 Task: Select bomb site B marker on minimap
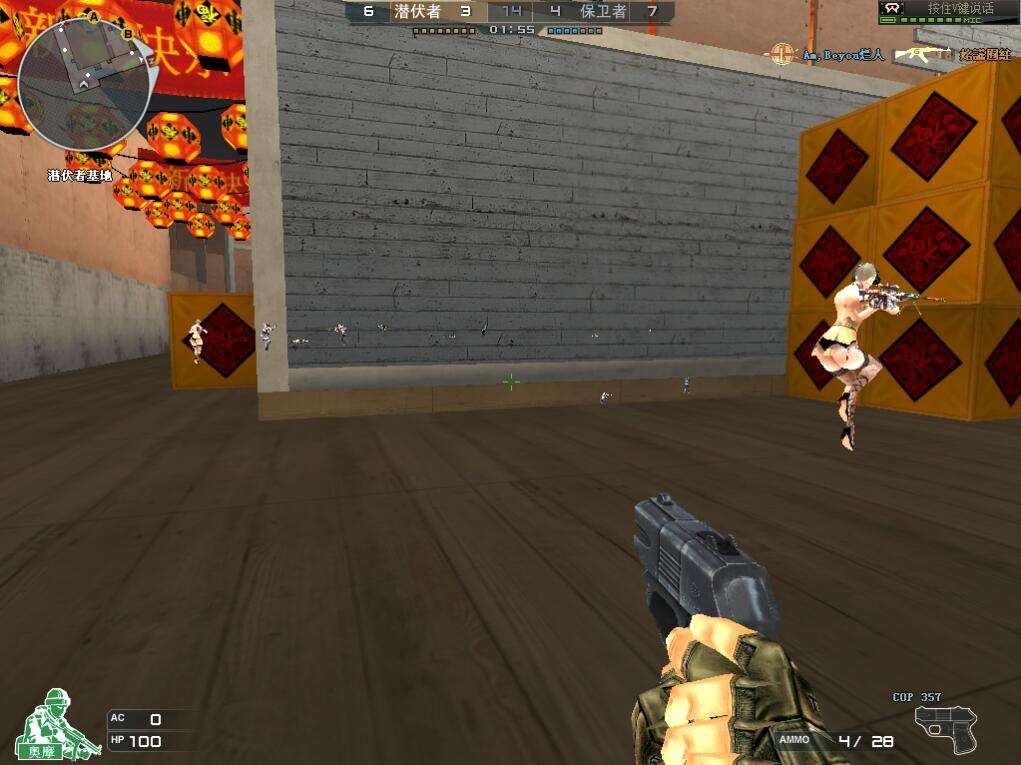pos(127,34)
